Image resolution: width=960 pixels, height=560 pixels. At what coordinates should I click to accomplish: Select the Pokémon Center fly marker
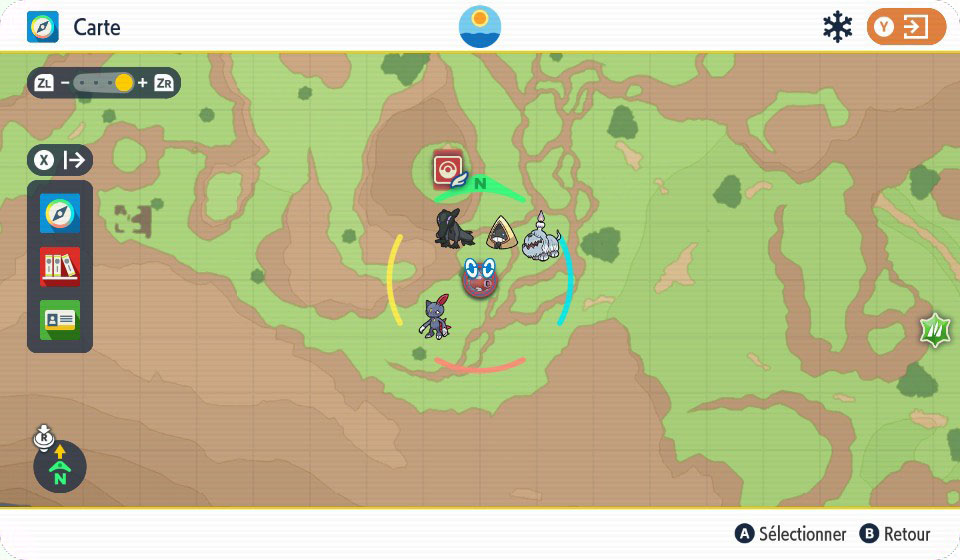pyautogui.click(x=448, y=169)
